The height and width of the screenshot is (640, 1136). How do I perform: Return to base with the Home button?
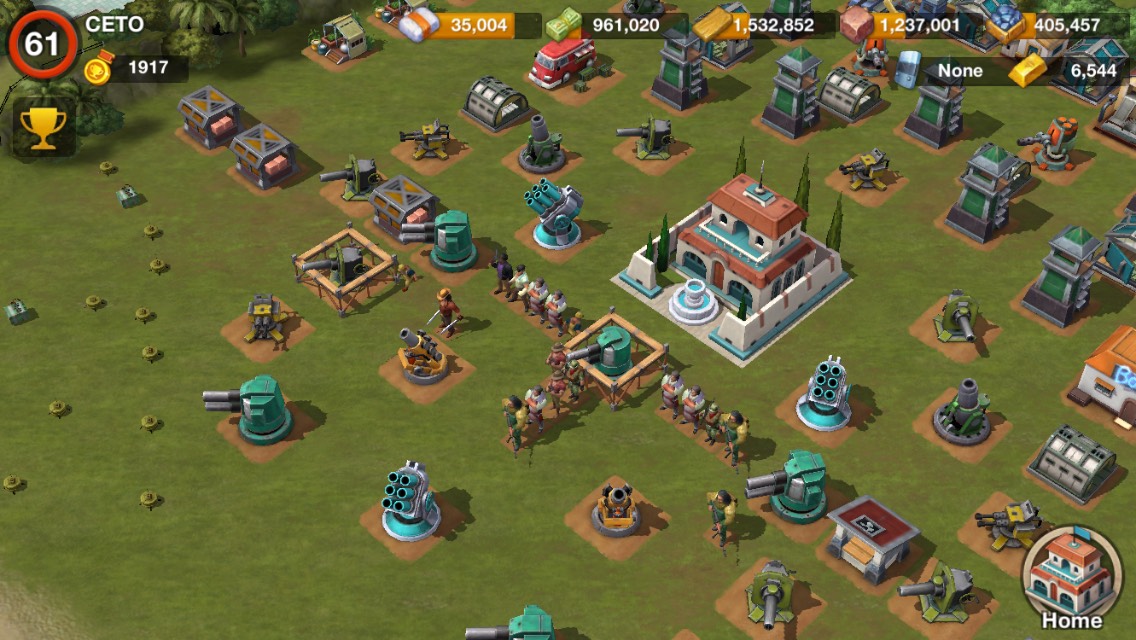tap(1072, 578)
